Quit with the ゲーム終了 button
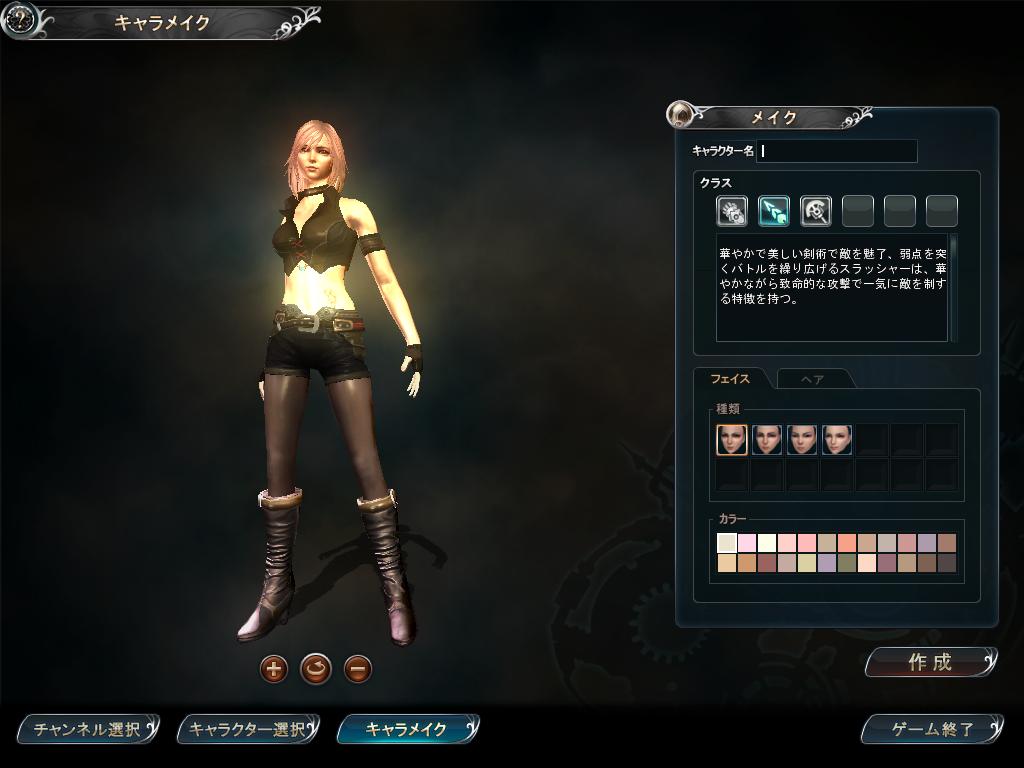The width and height of the screenshot is (1024, 768). [x=931, y=729]
